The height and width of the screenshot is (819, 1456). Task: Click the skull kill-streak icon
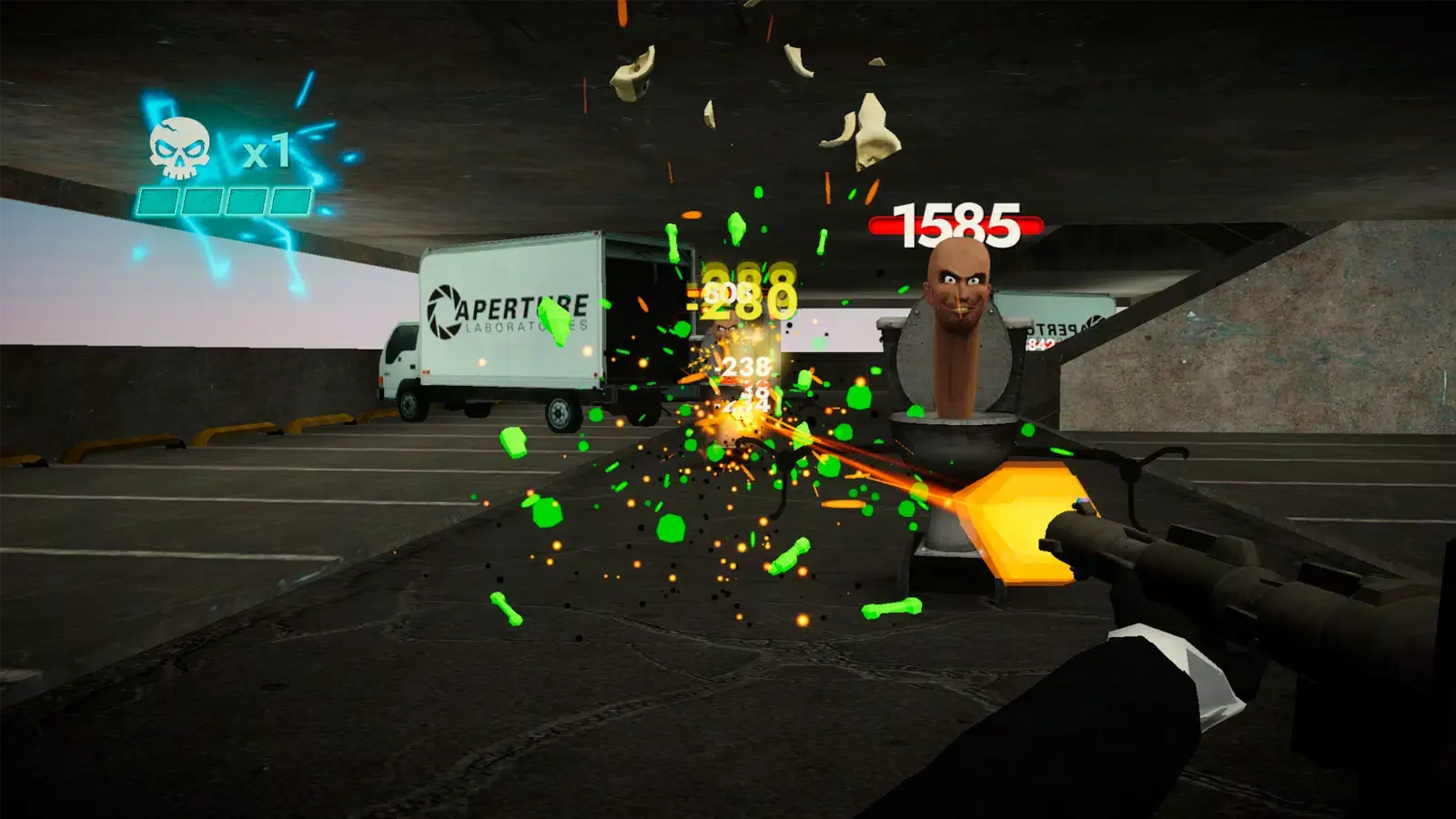click(x=180, y=150)
